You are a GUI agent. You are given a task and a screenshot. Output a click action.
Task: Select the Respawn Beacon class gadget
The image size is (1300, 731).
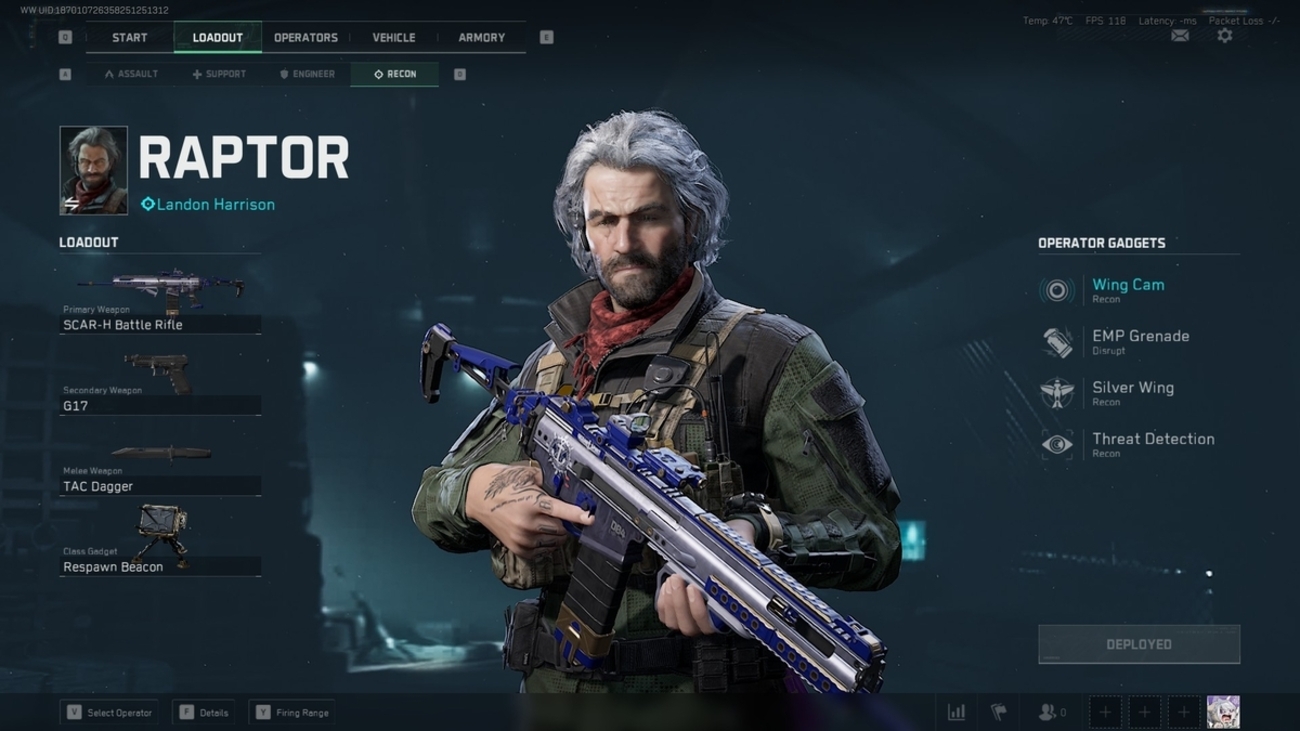point(160,544)
